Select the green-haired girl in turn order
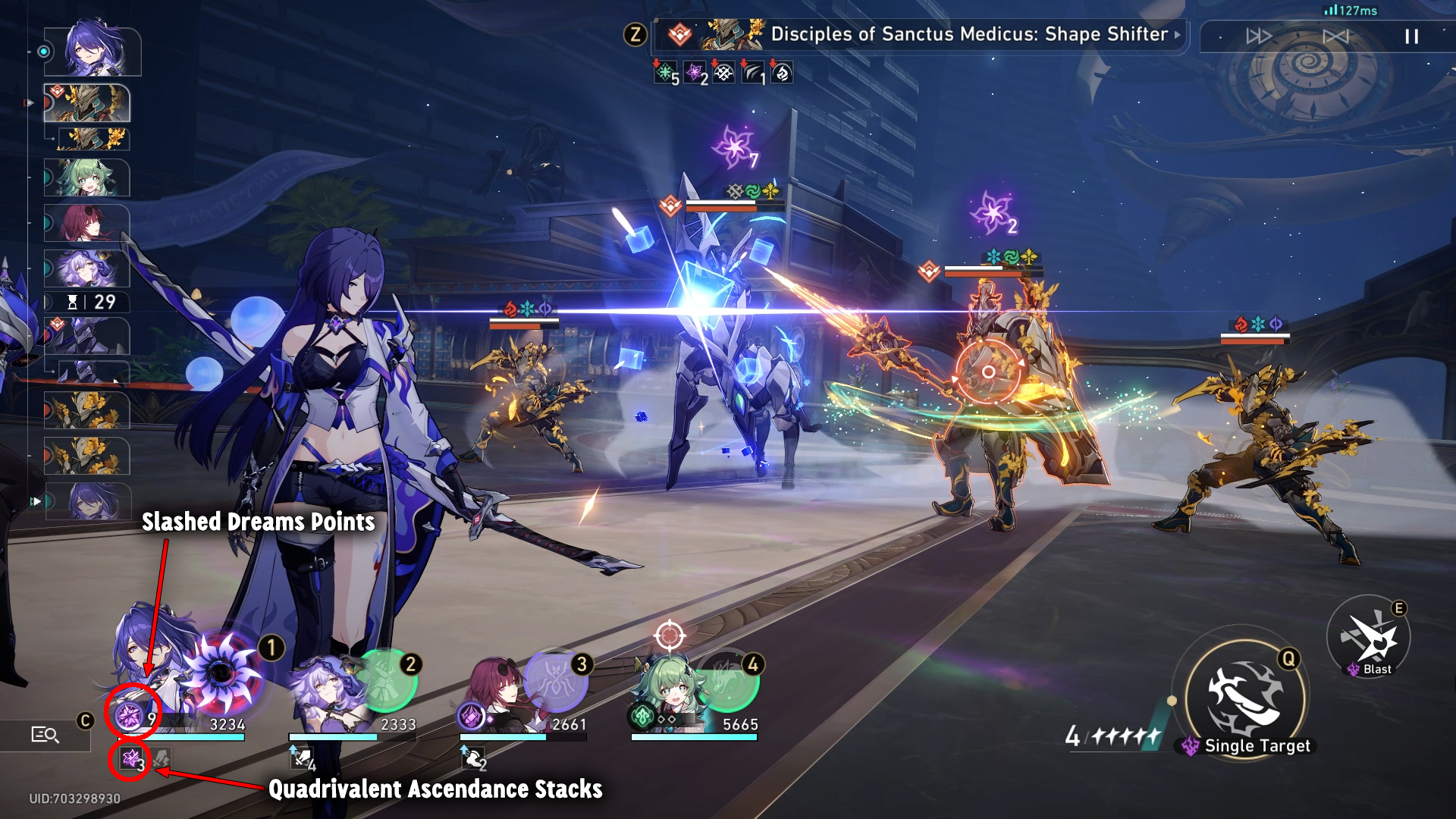This screenshot has width=1456, height=819. click(86, 179)
